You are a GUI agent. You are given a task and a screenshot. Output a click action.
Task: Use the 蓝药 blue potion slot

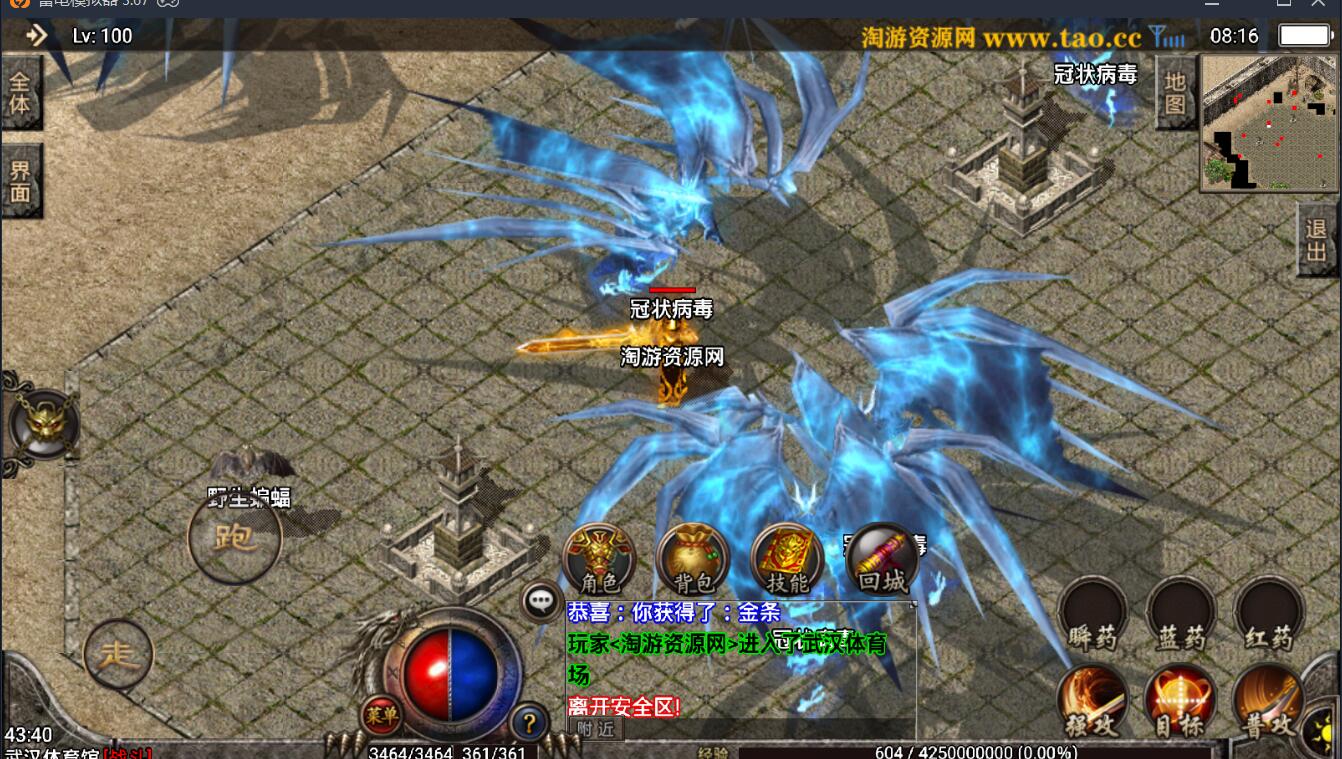1181,614
